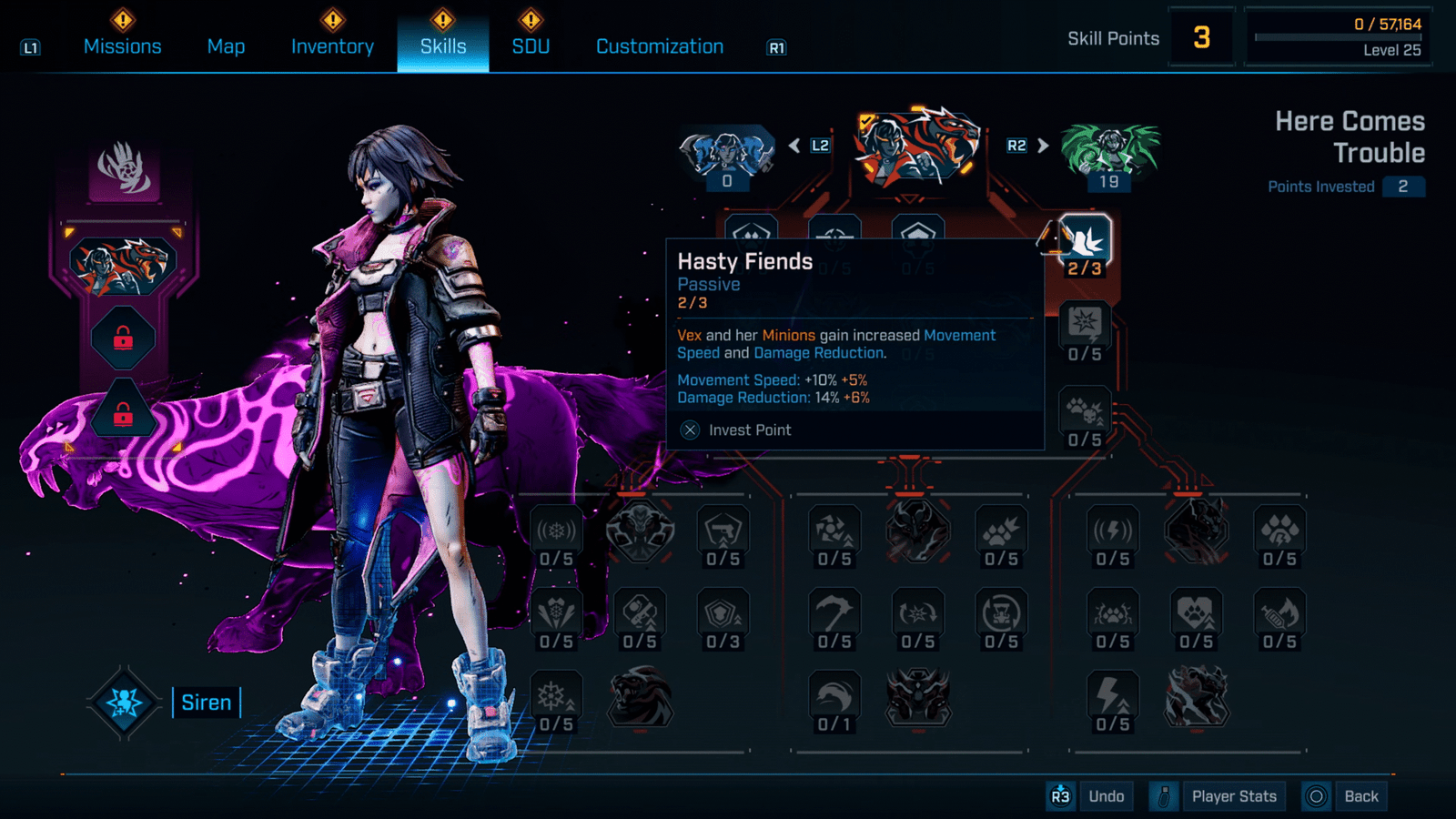Go to the Inventory tab
1456x819 pixels.
point(332,46)
